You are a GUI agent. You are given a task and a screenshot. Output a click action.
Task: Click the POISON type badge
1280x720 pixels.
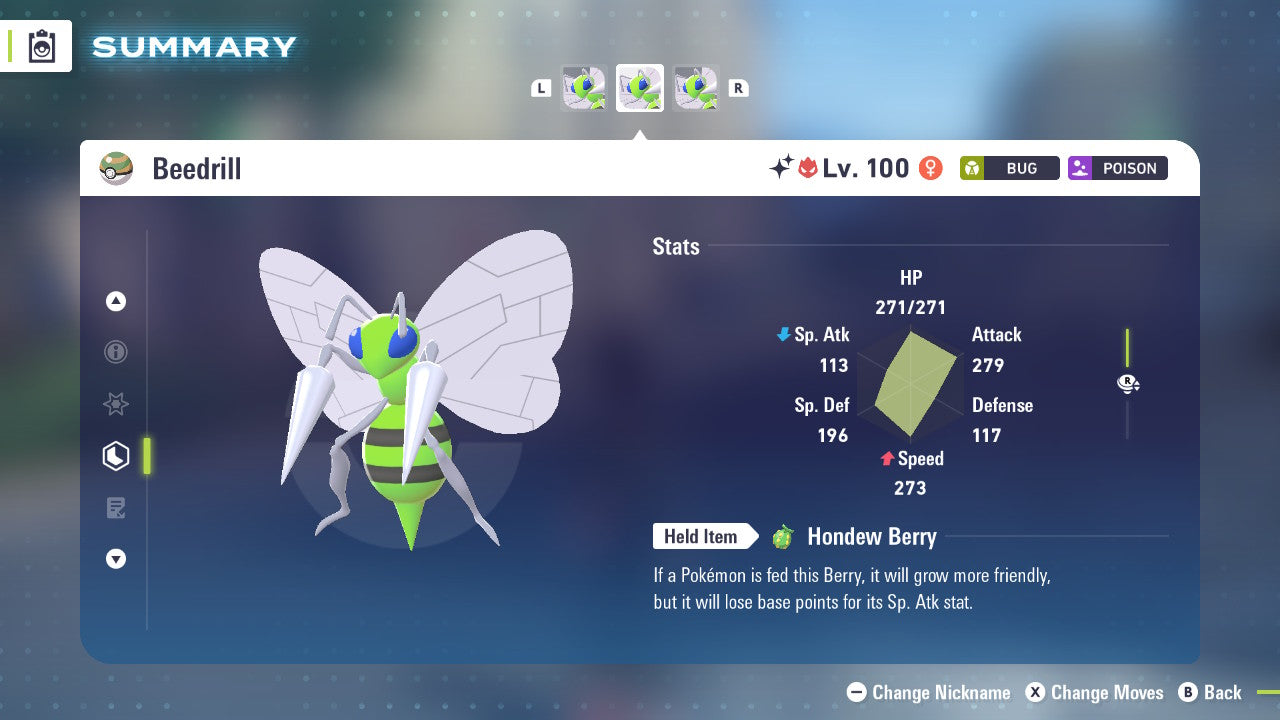pos(1117,168)
